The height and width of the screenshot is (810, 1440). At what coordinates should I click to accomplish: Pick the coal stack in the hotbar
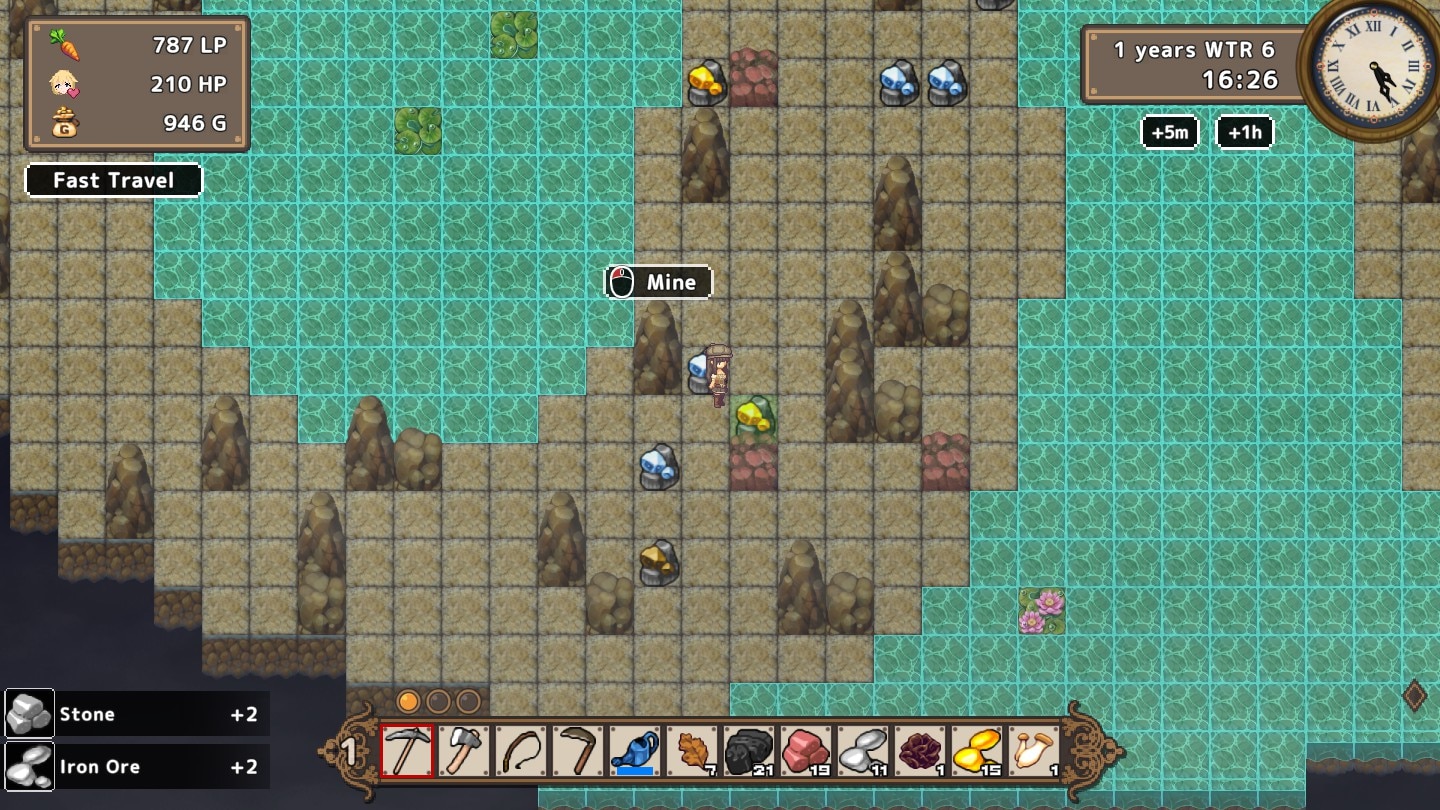pos(748,751)
